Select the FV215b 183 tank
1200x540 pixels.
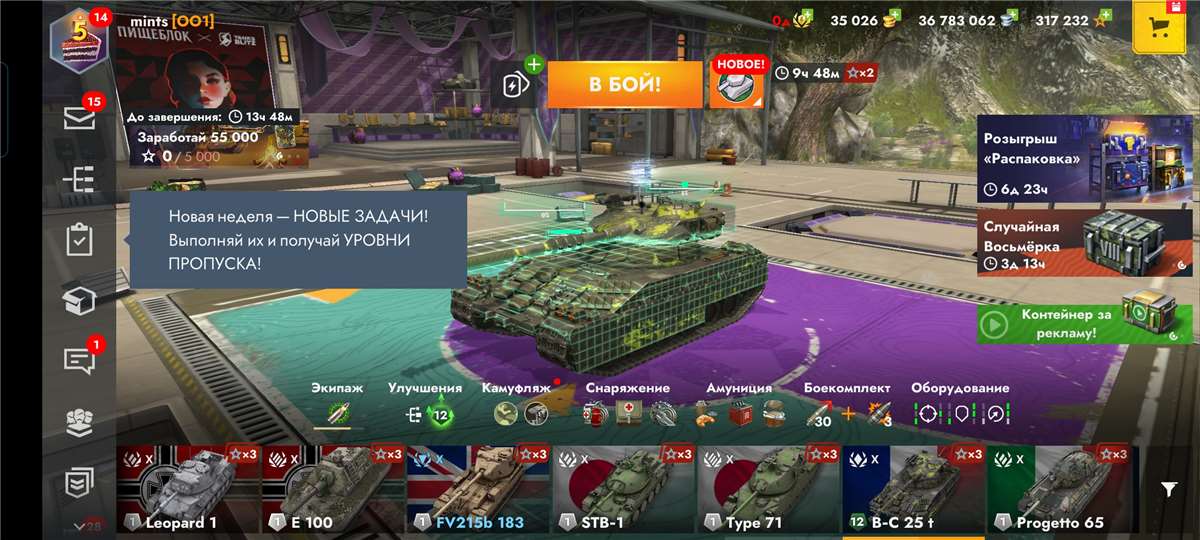click(478, 489)
